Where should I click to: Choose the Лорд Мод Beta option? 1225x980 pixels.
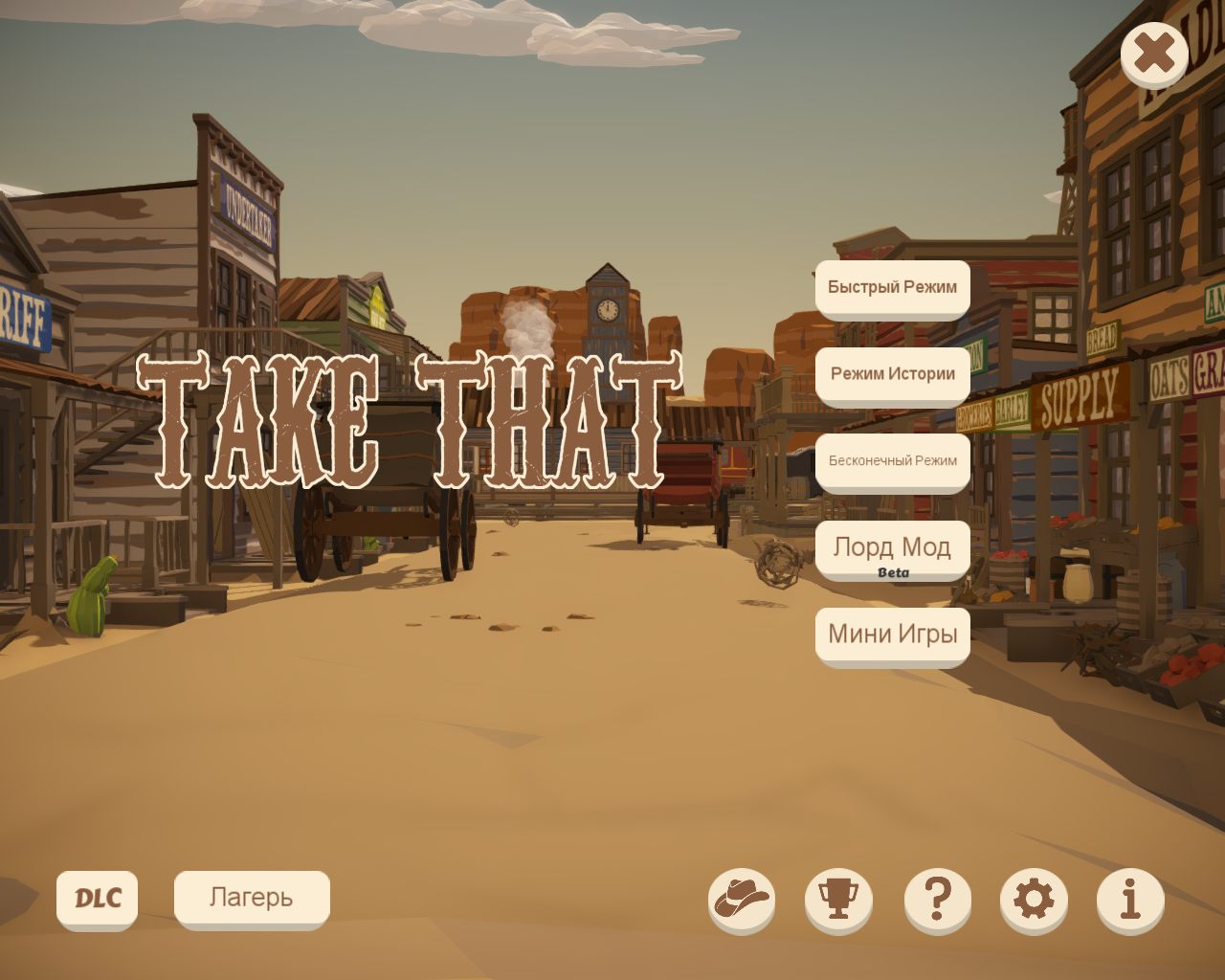(892, 548)
